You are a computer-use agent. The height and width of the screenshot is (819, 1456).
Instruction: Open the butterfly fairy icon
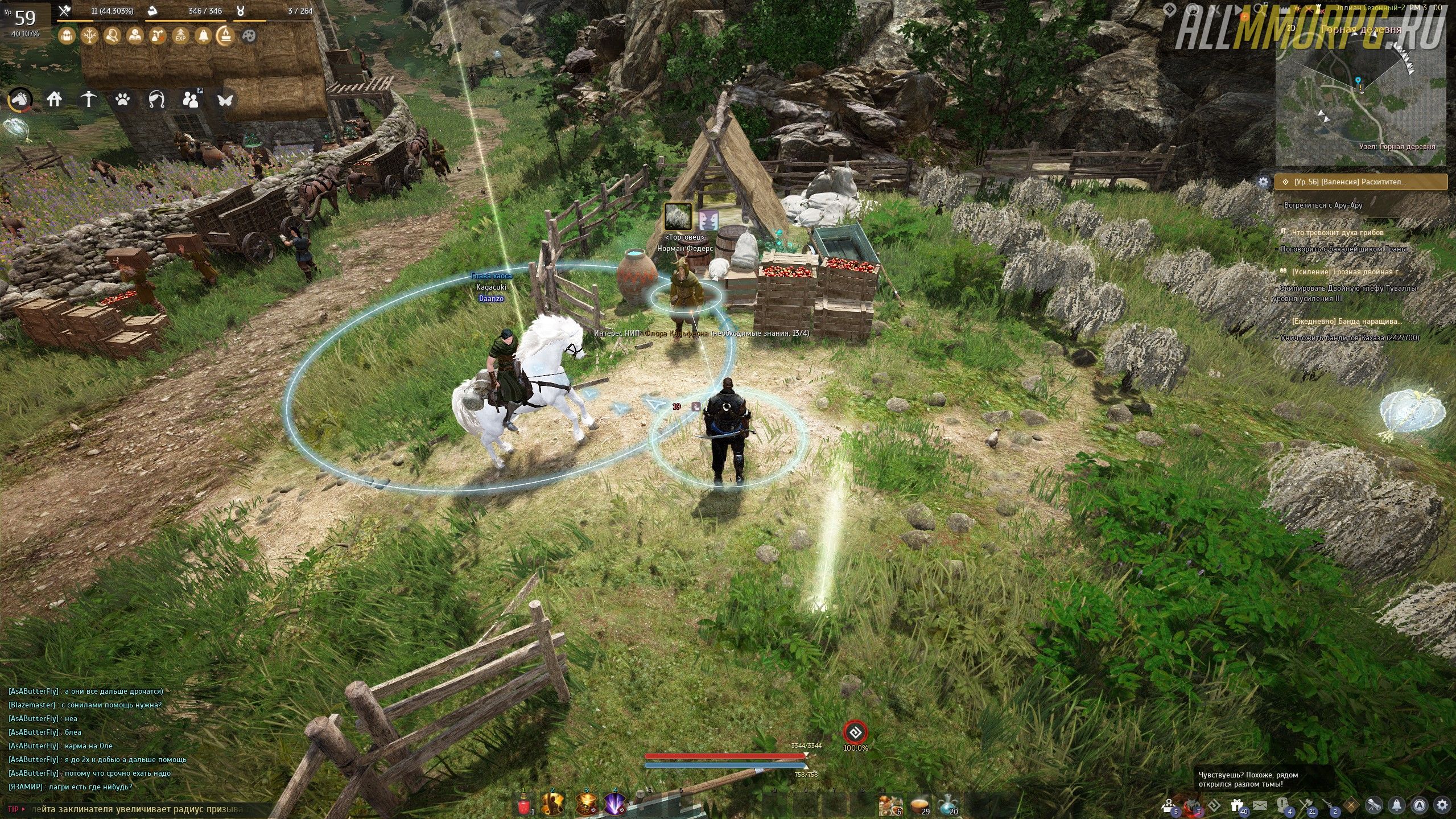pyautogui.click(x=225, y=100)
